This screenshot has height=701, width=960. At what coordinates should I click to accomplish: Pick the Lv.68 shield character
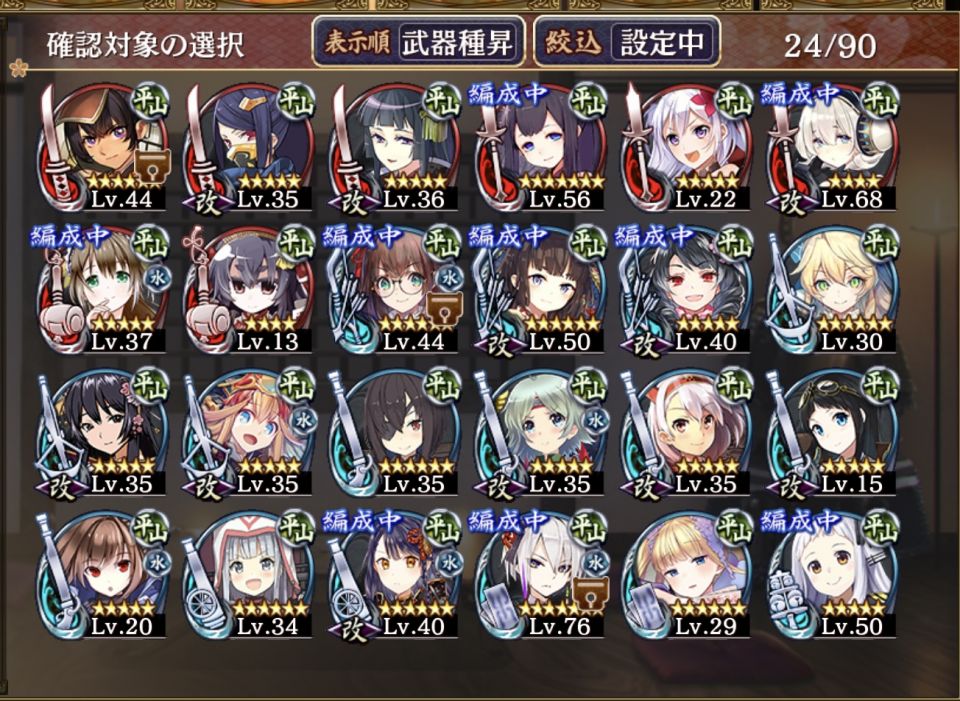pyautogui.click(x=832, y=147)
